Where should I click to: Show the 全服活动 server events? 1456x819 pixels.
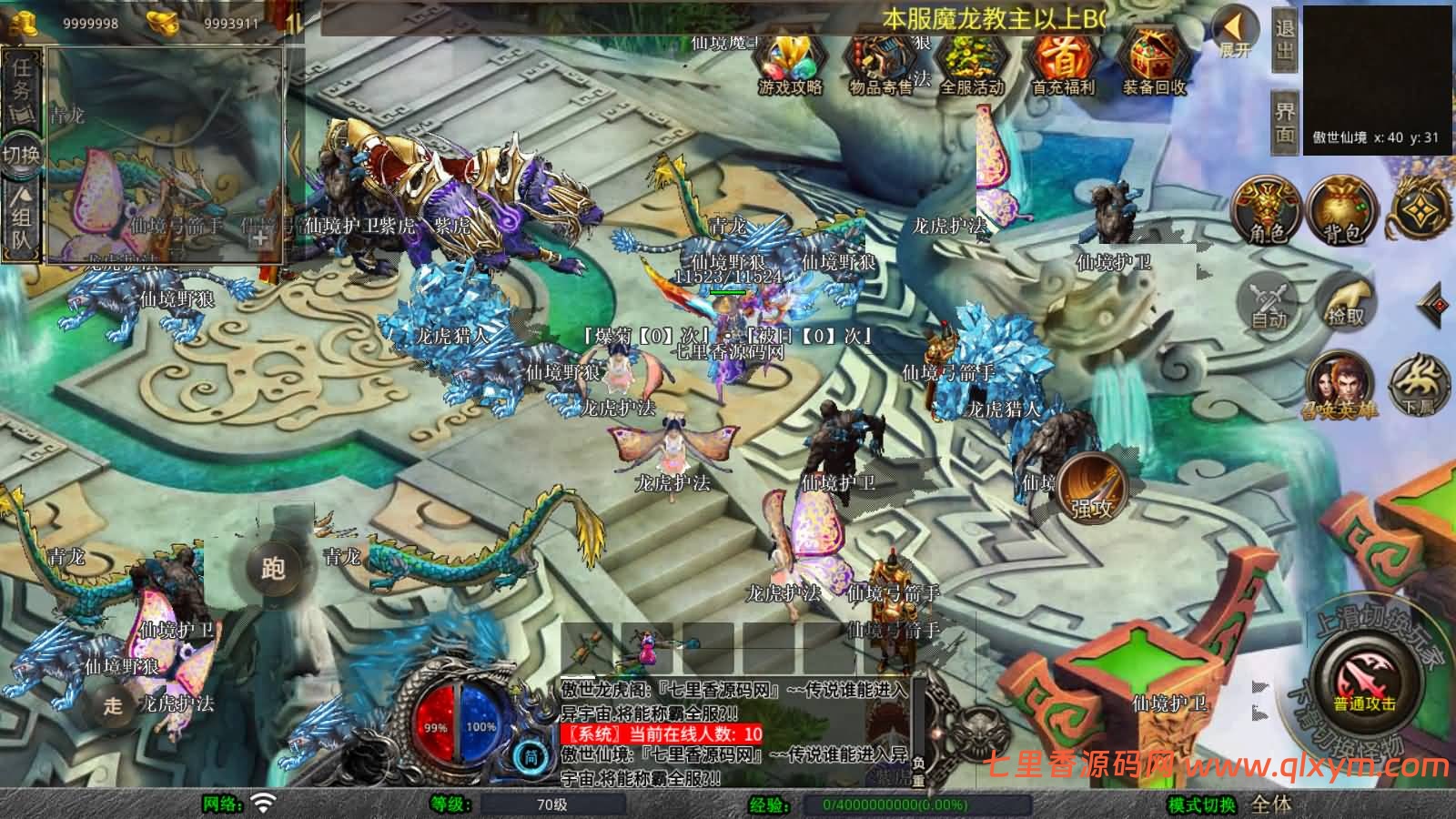[970, 62]
